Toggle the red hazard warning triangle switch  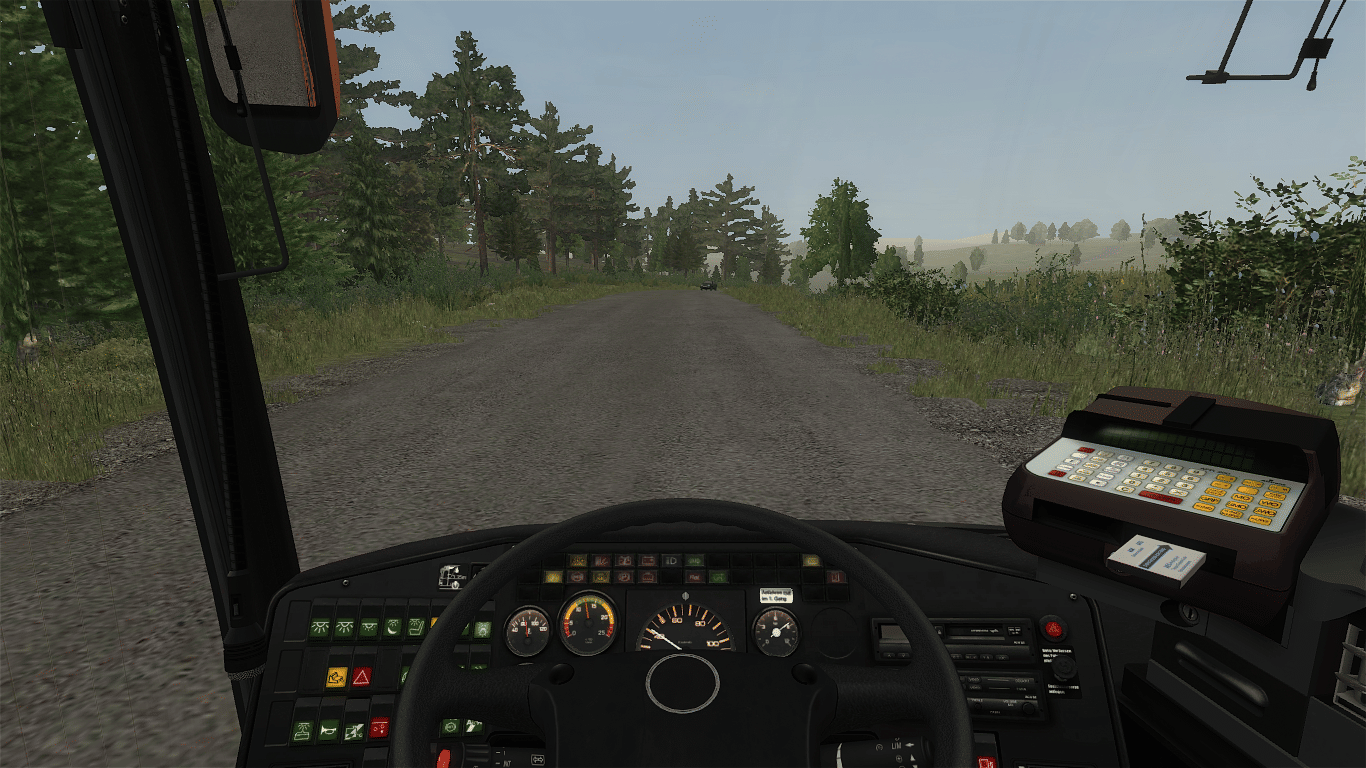tap(361, 677)
